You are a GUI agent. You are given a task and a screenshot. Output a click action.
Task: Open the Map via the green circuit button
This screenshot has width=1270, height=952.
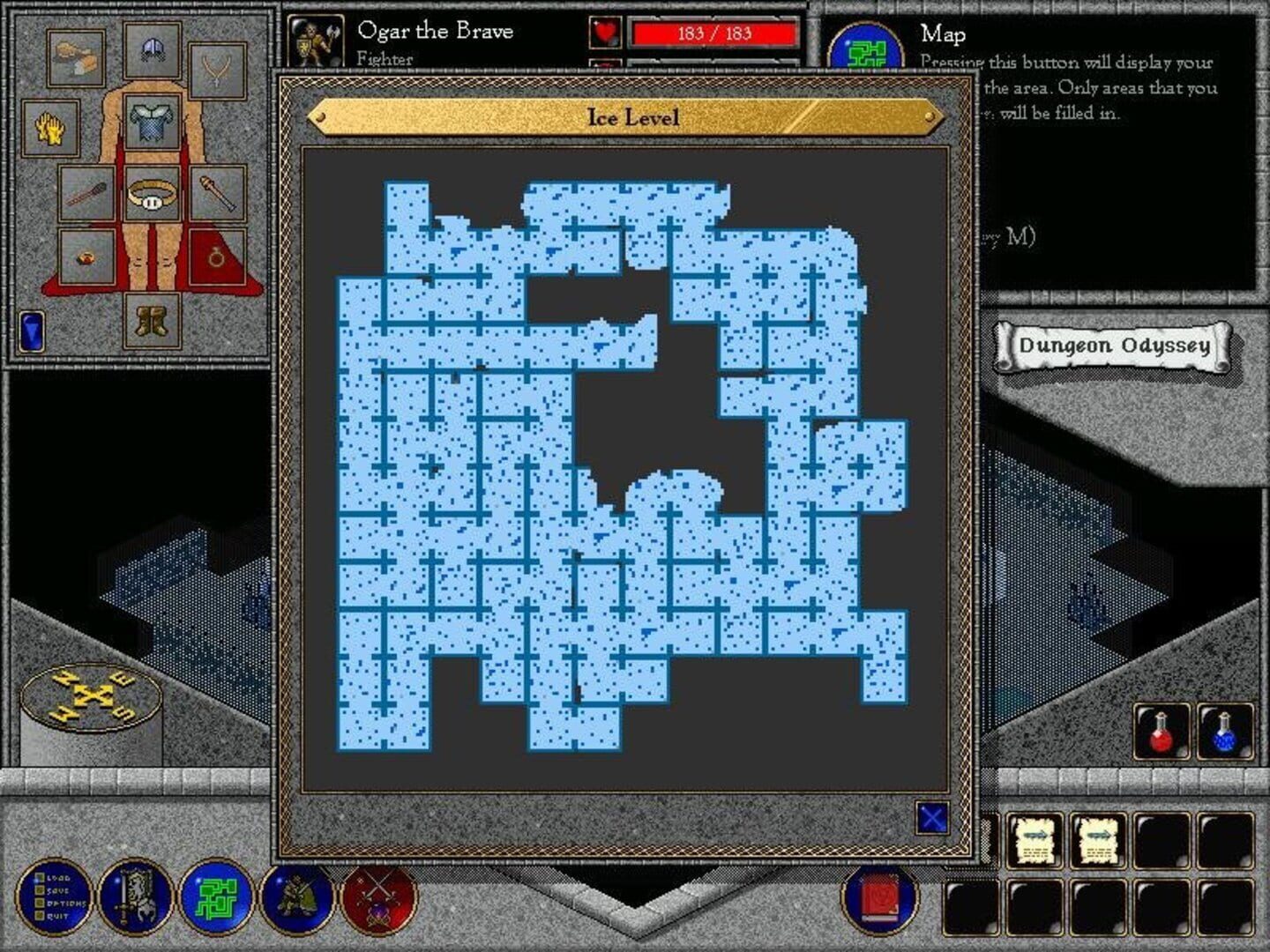click(216, 902)
